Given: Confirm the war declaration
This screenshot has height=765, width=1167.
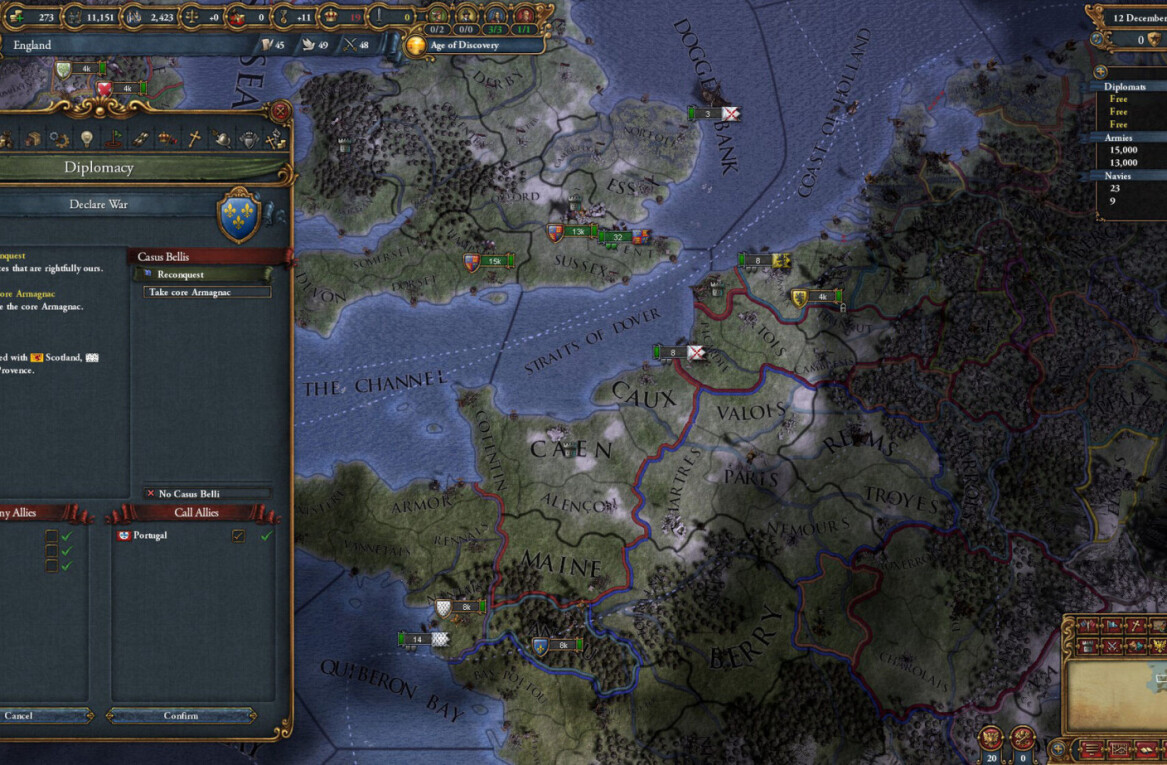Looking at the screenshot, I should 181,715.
